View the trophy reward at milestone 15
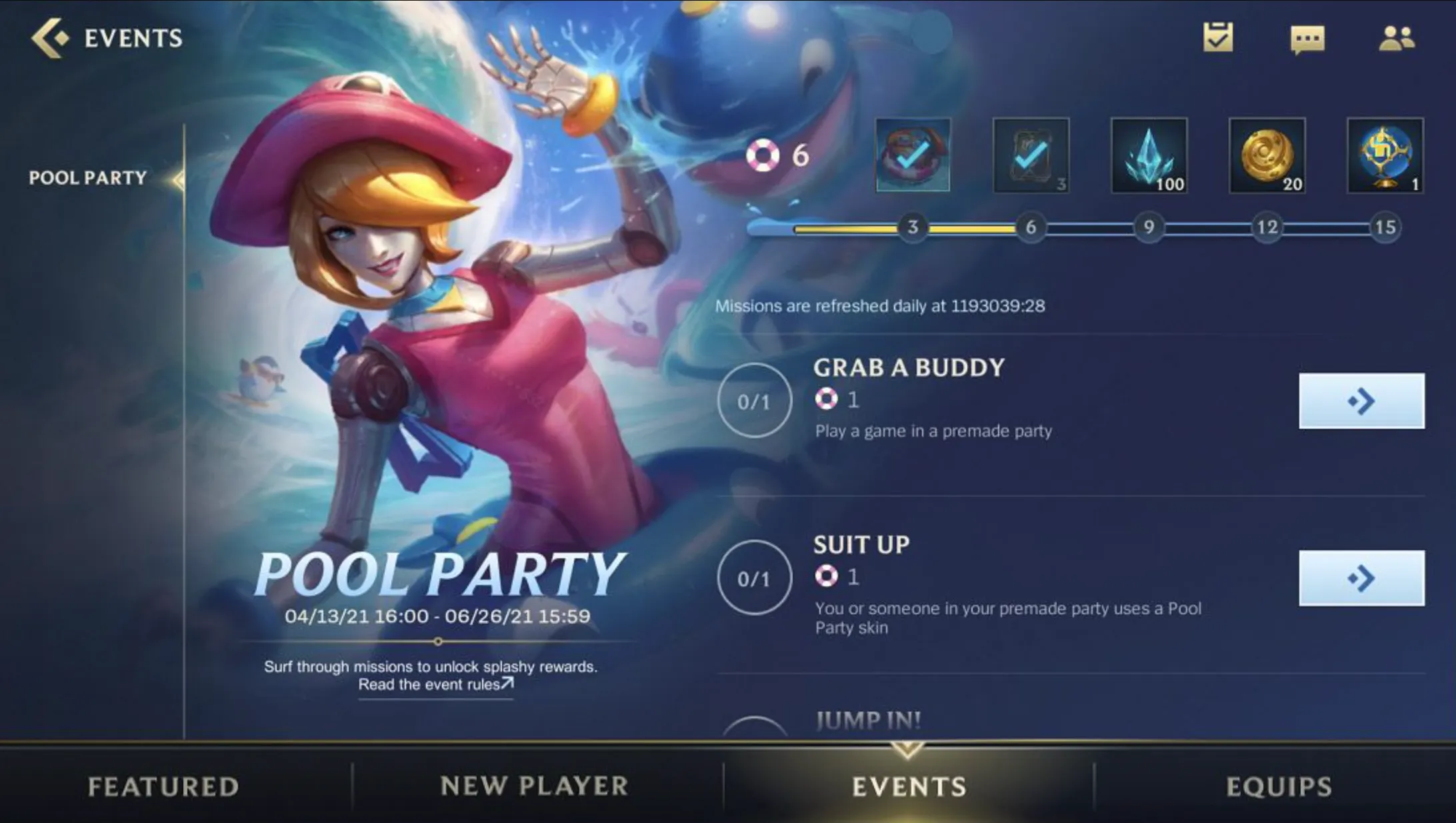 tap(1385, 155)
